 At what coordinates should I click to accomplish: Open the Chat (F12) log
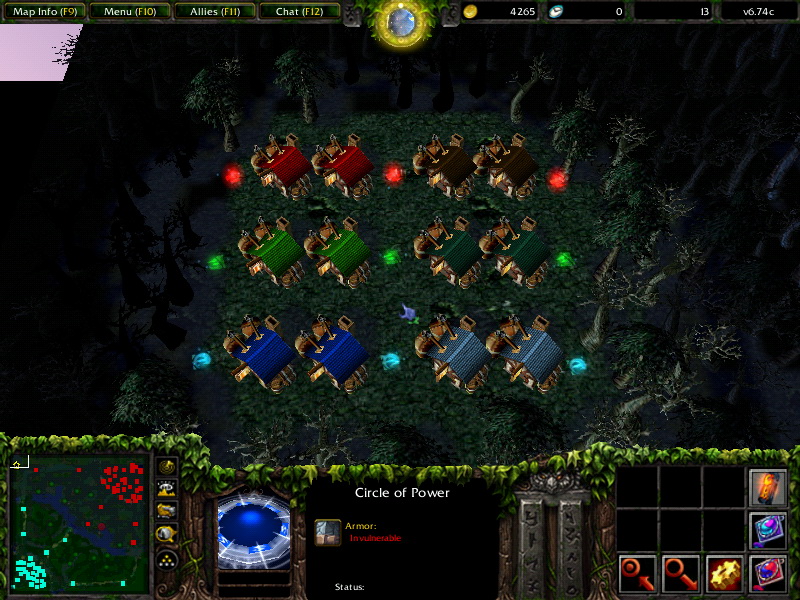(x=299, y=12)
